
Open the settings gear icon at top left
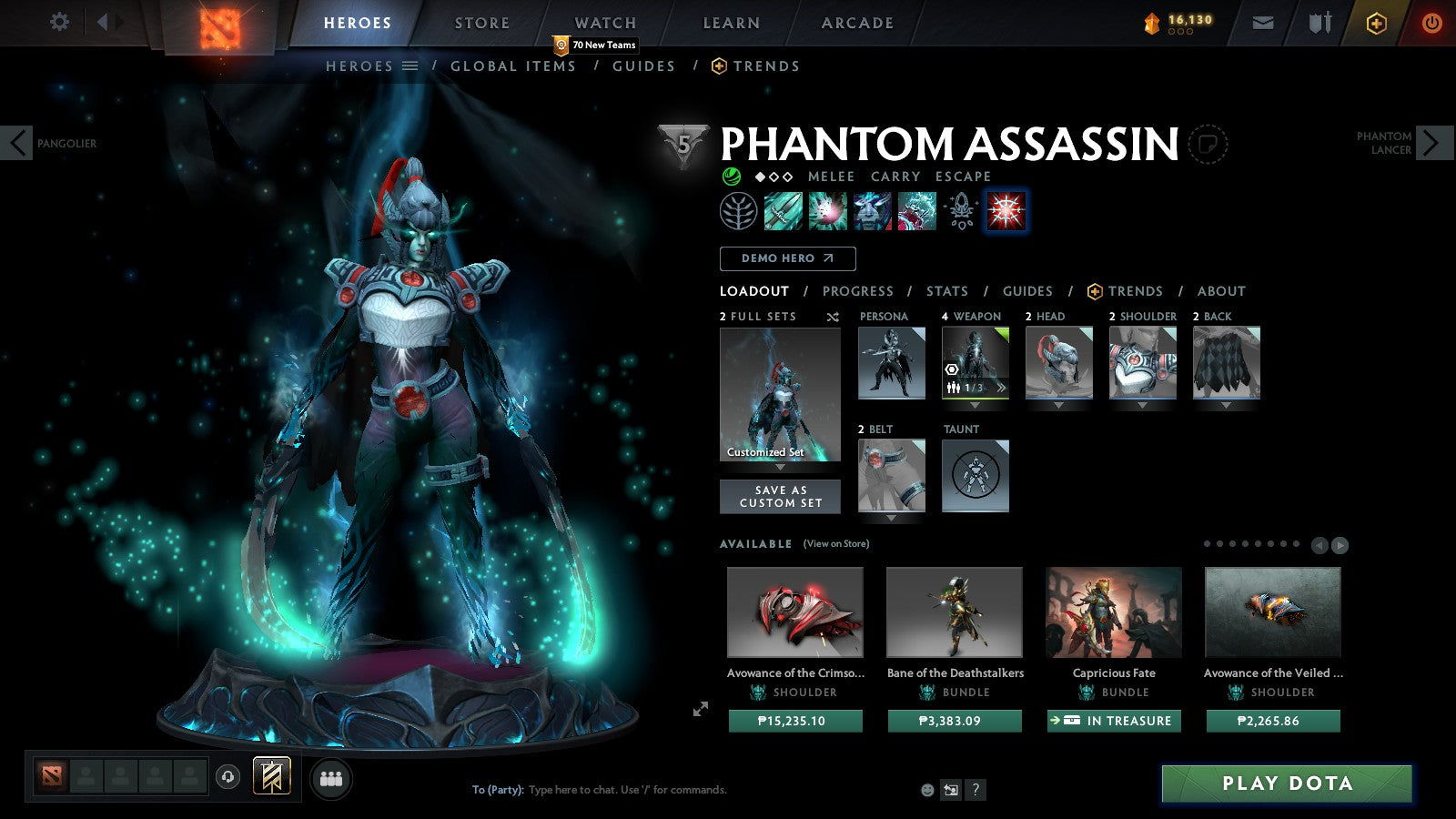click(x=59, y=22)
